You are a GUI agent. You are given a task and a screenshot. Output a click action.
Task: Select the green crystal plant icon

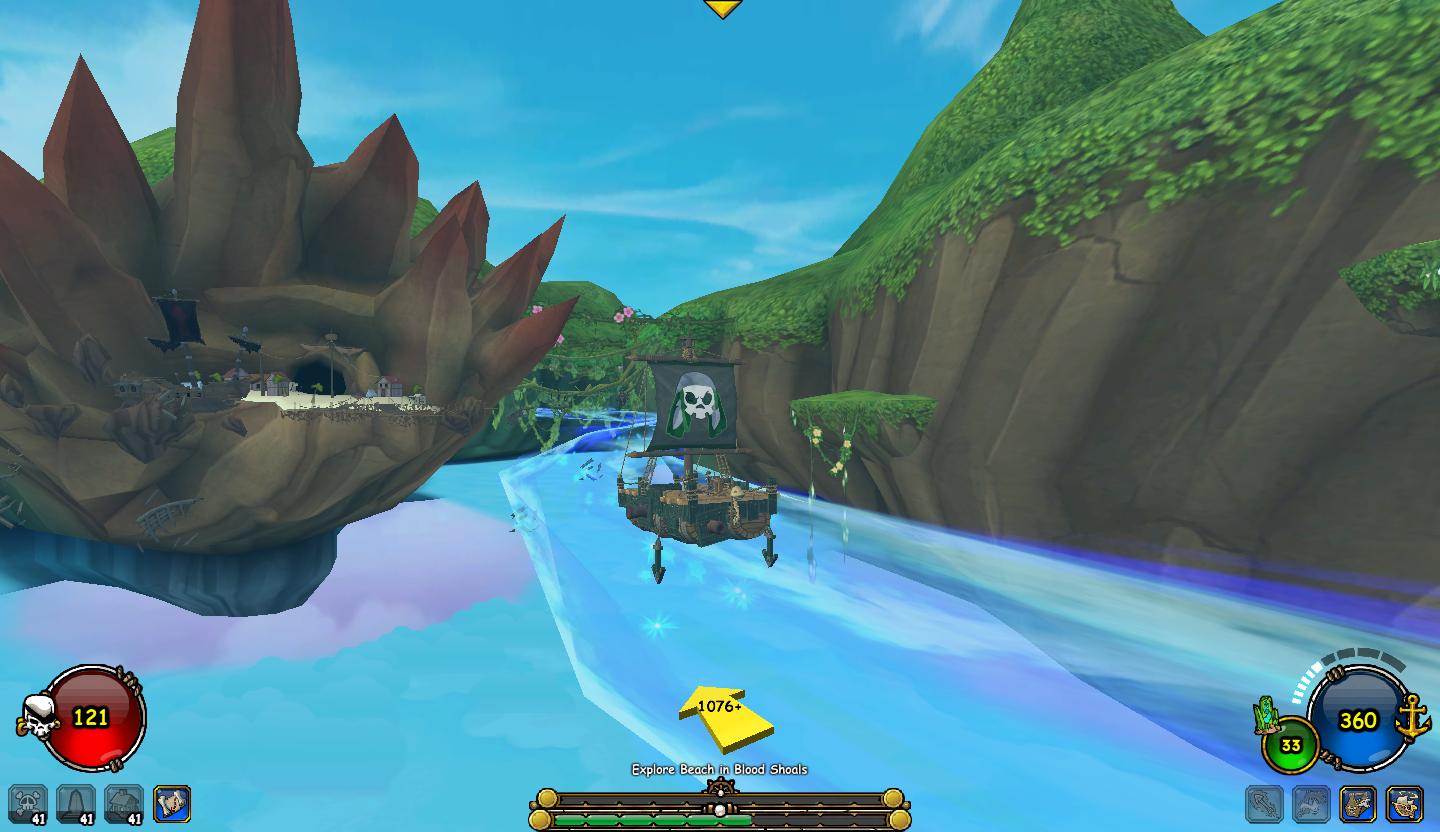point(1269,716)
